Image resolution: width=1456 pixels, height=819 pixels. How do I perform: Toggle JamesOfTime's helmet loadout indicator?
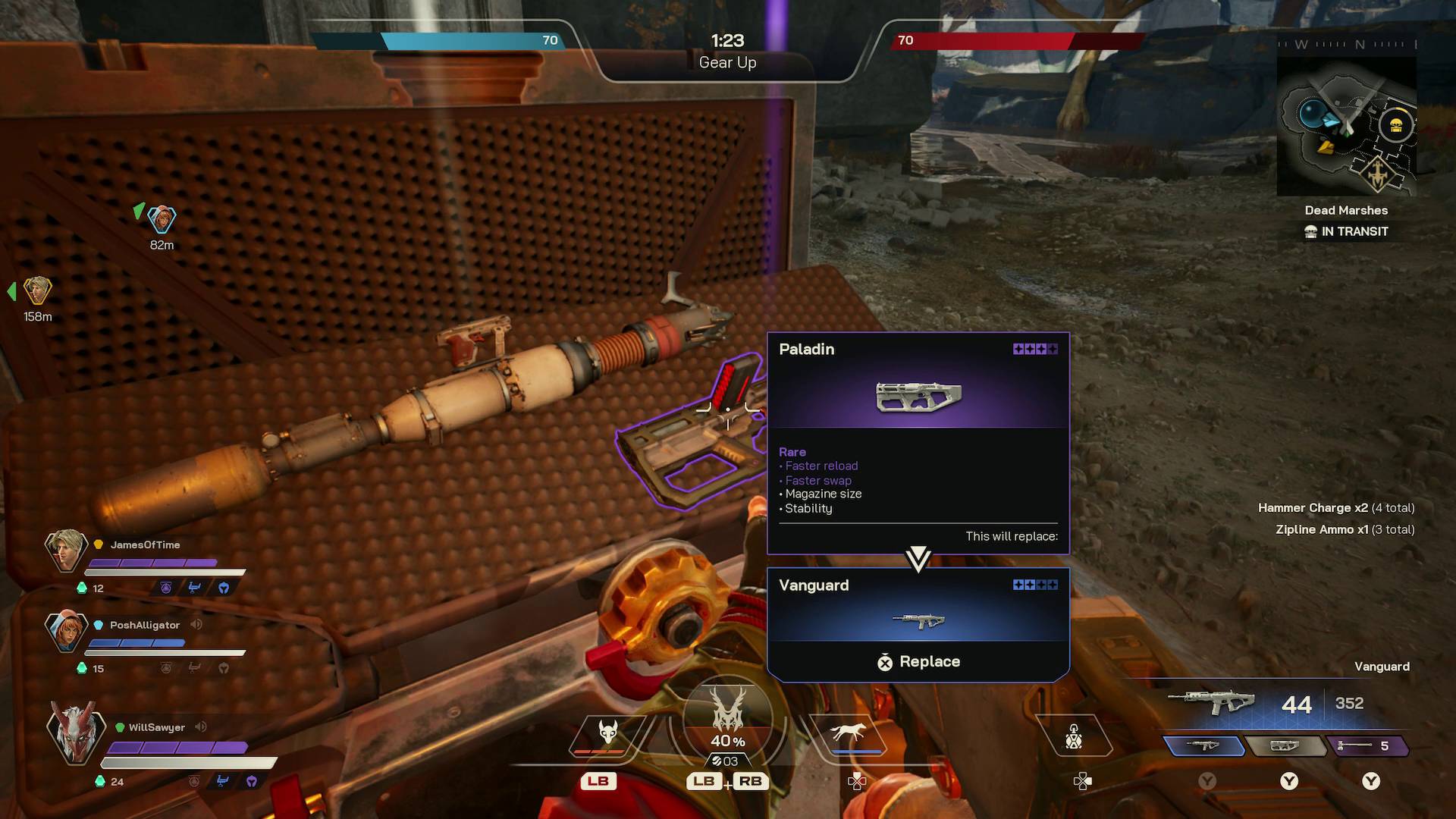coord(223,588)
